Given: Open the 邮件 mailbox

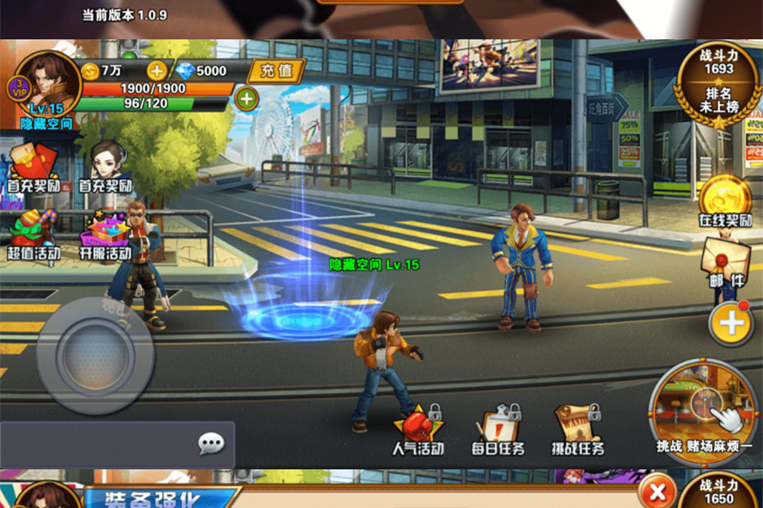Looking at the screenshot, I should coord(725,262).
